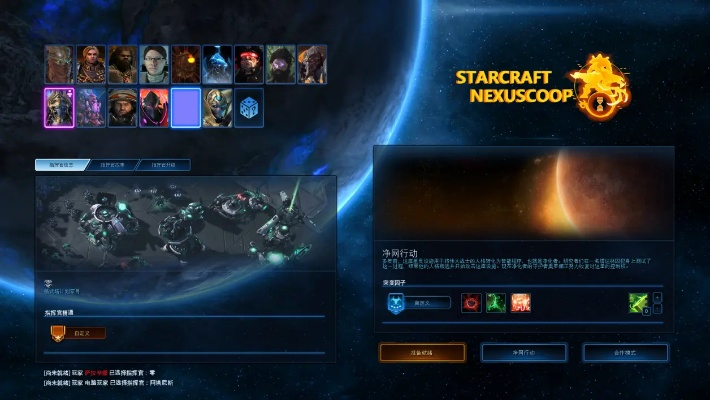Screen dimensions: 710x400
Task: Switch to the middle commander tab
Action: pyautogui.click(x=113, y=165)
